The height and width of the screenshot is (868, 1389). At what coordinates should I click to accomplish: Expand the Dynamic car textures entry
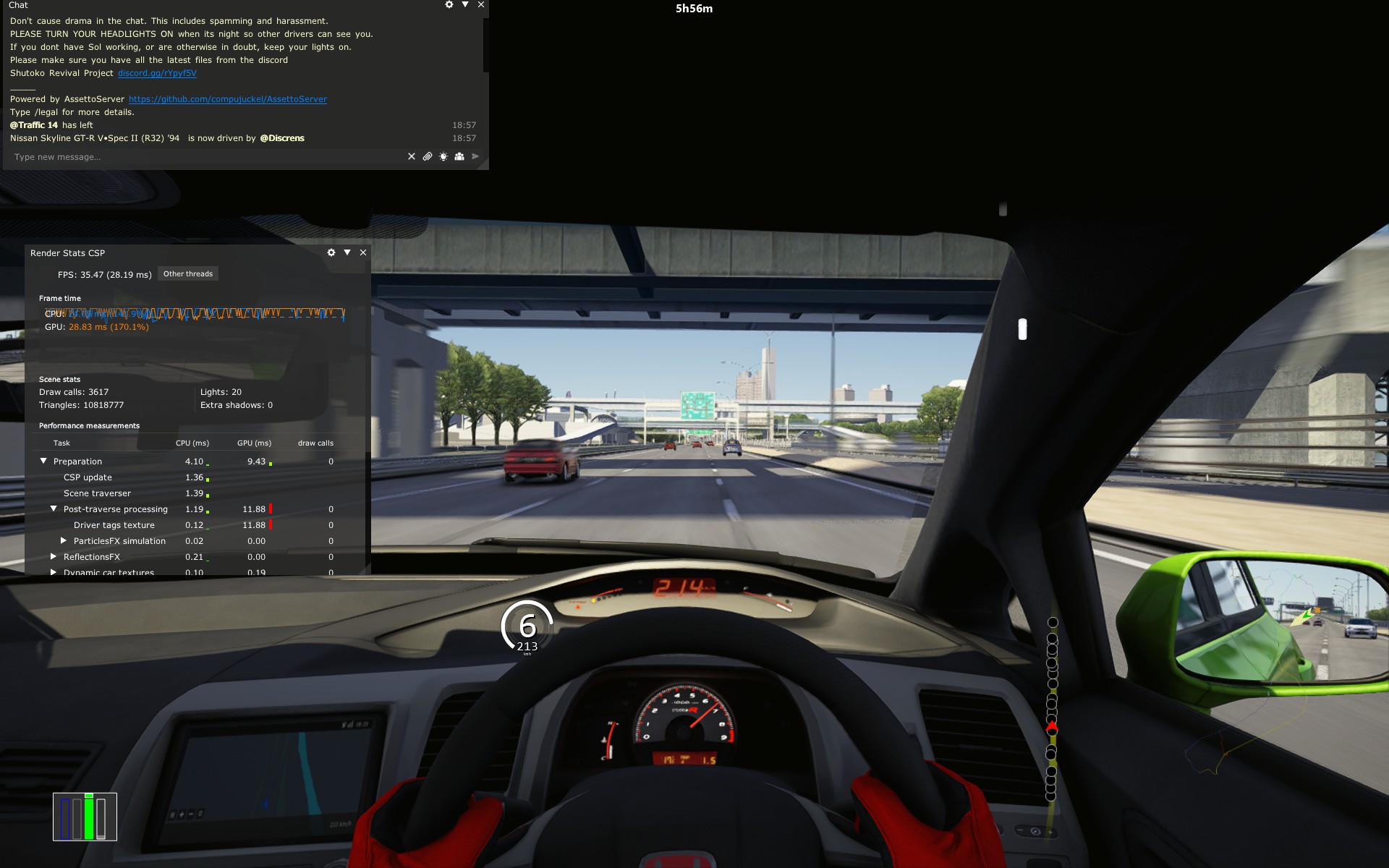point(54,571)
